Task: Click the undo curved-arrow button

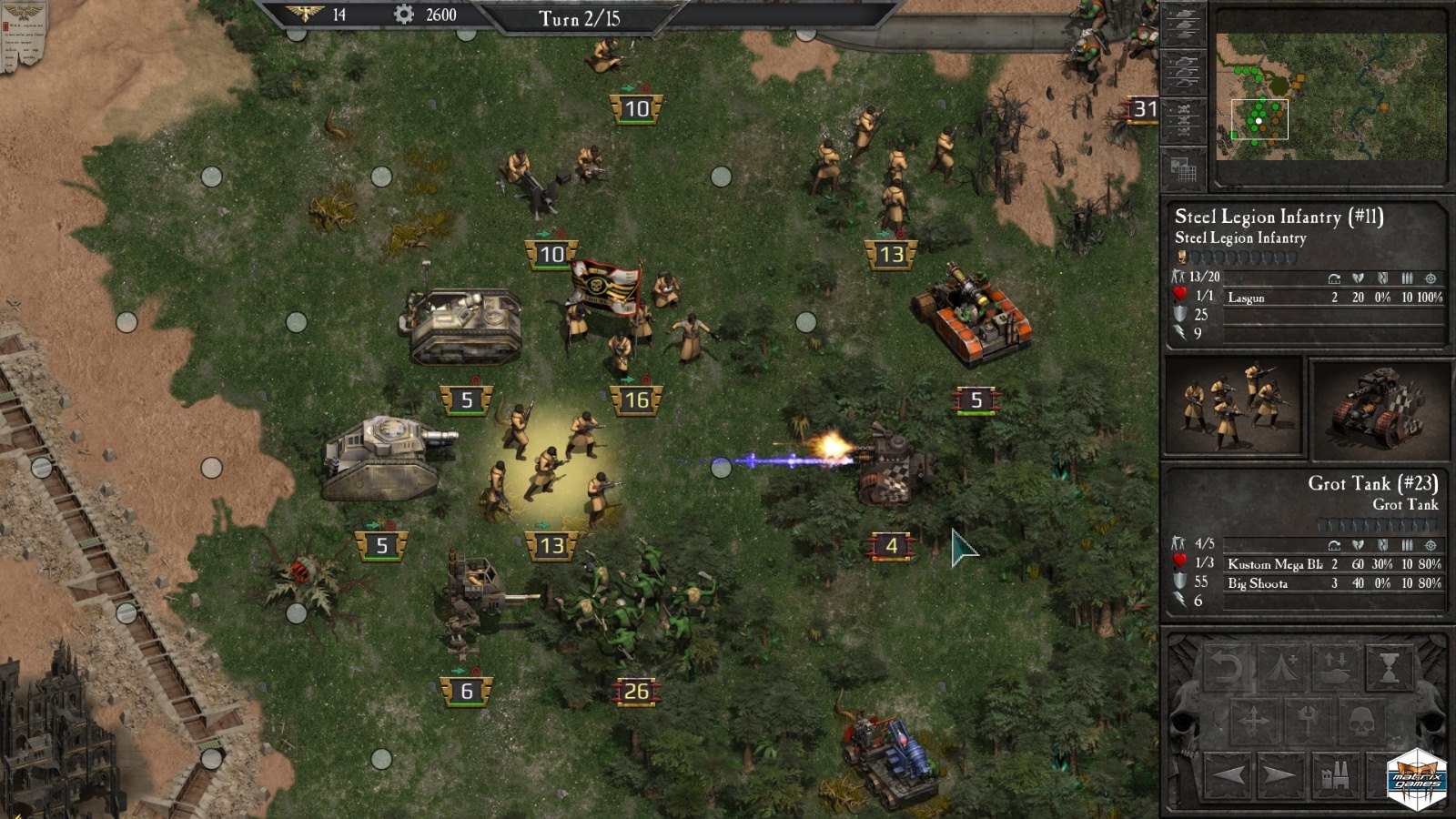Action: coord(1227,669)
